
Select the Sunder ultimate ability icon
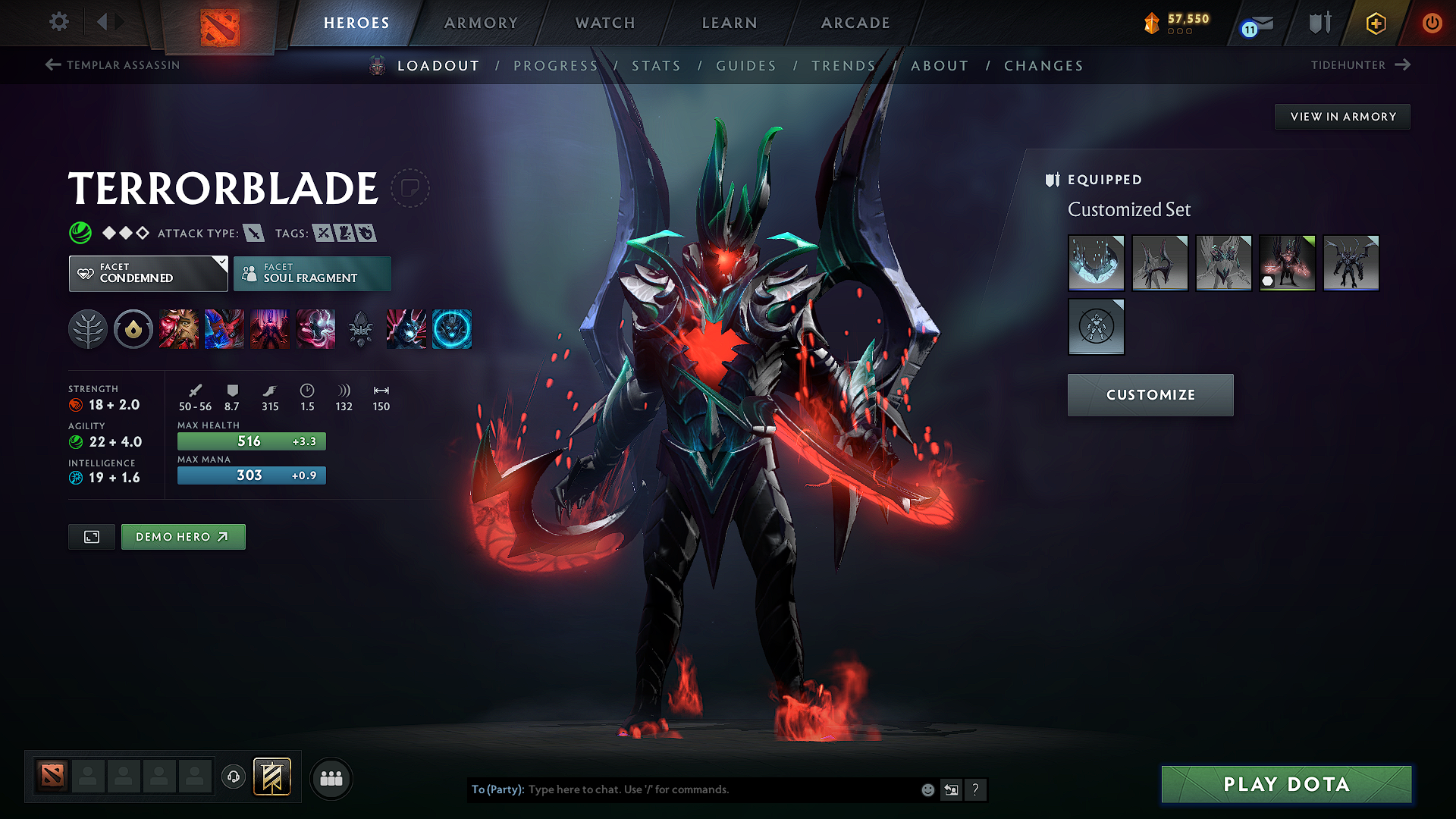pos(315,329)
